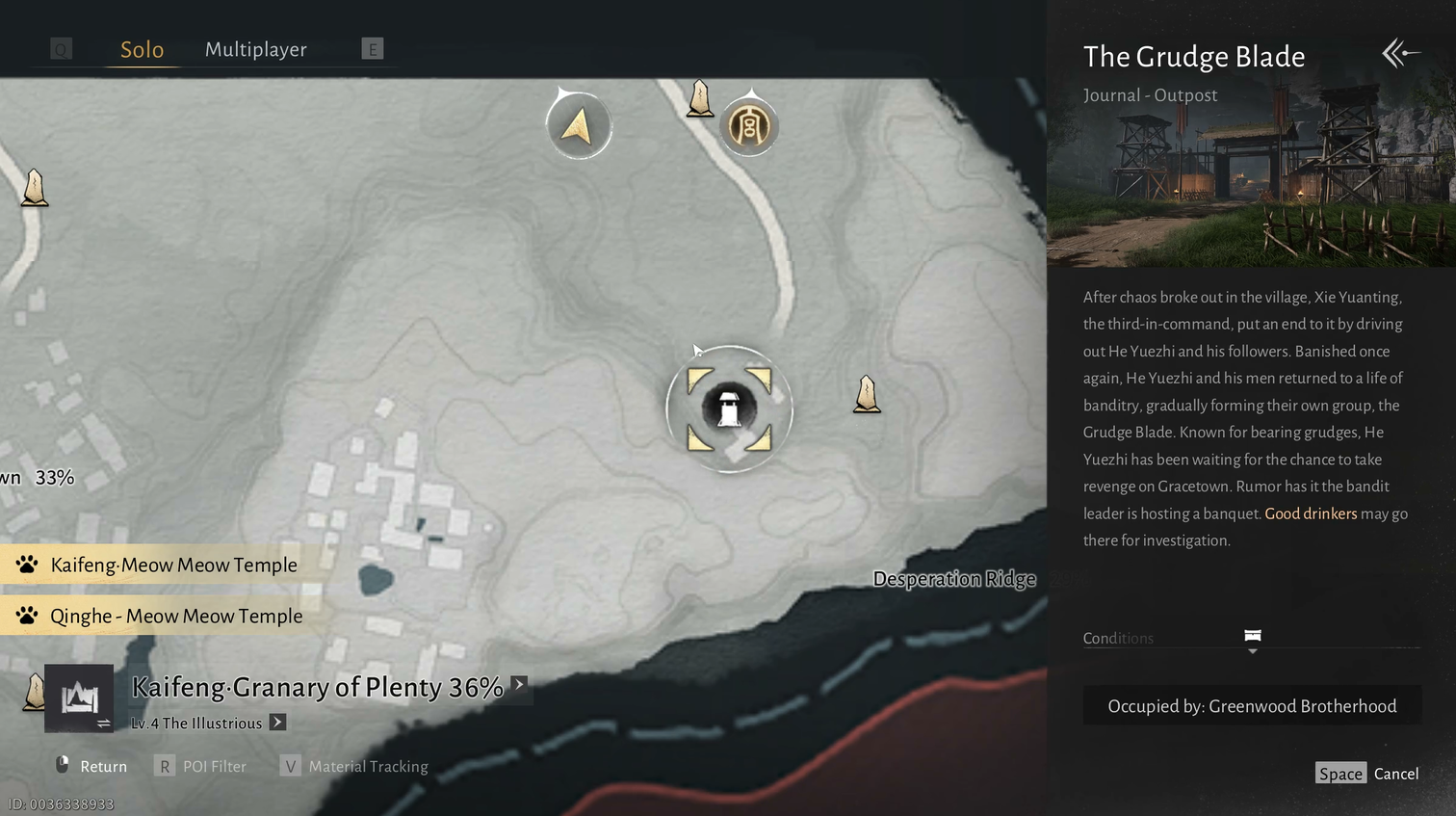Select stone marker east of the outpost

pyautogui.click(x=867, y=394)
